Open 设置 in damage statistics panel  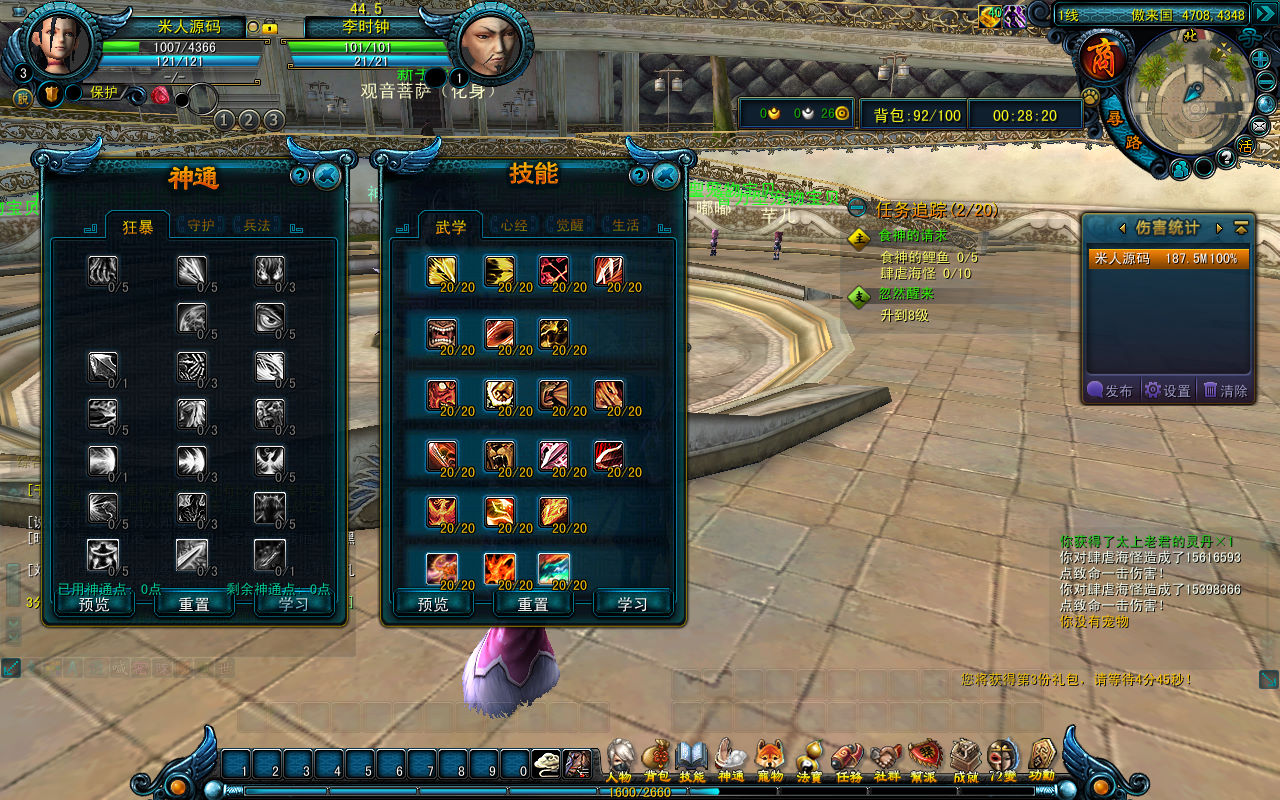pyautogui.click(x=1168, y=391)
